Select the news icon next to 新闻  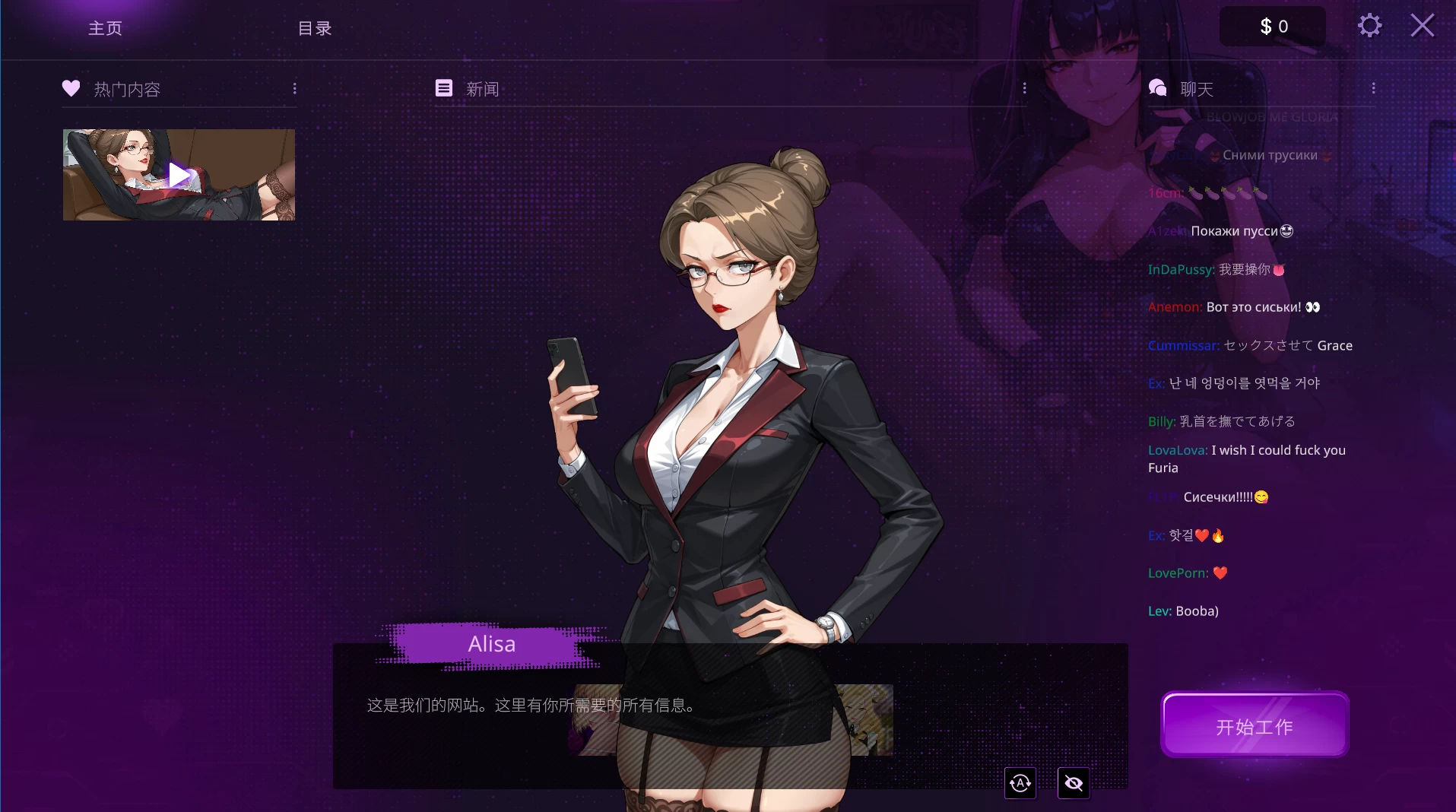pos(444,87)
